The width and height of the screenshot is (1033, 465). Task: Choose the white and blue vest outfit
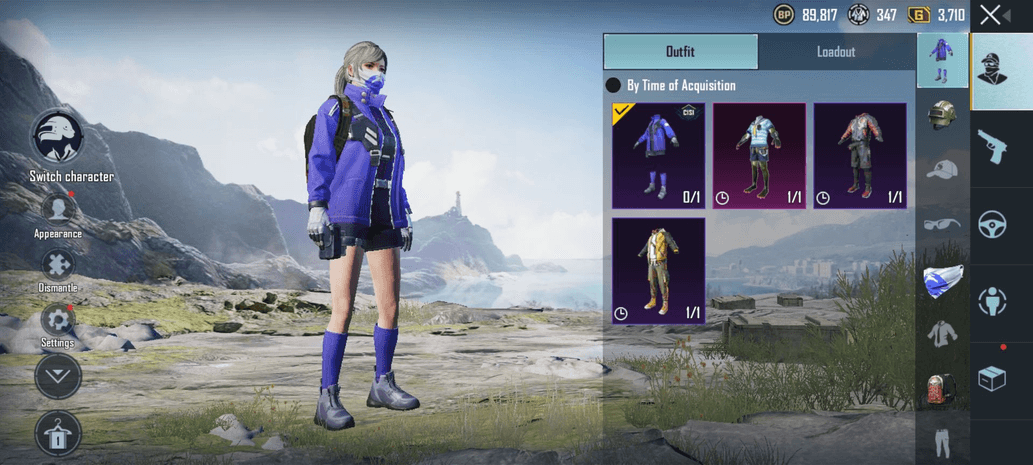pos(759,155)
